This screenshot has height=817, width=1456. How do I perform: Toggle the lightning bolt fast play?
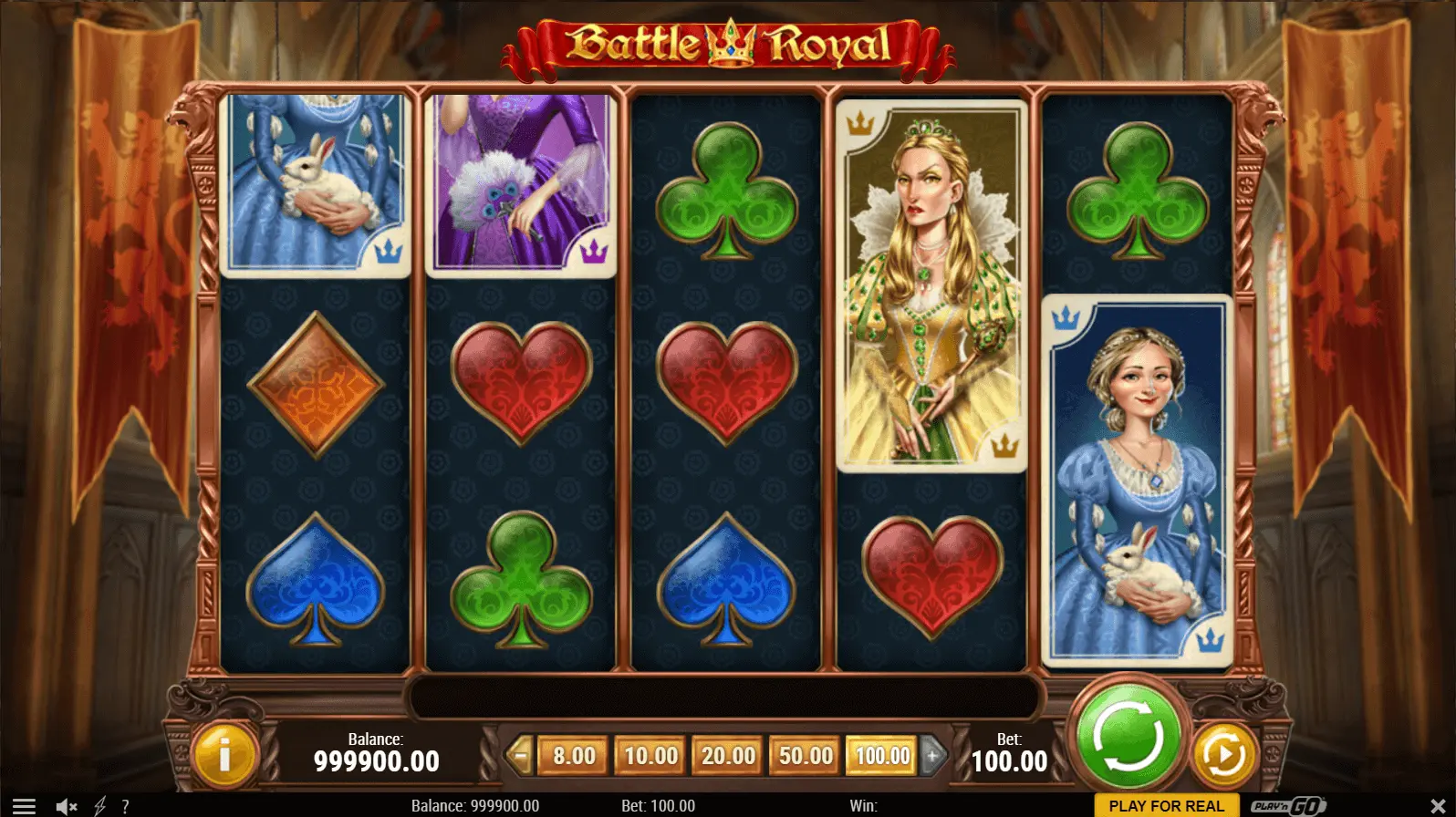(99, 806)
